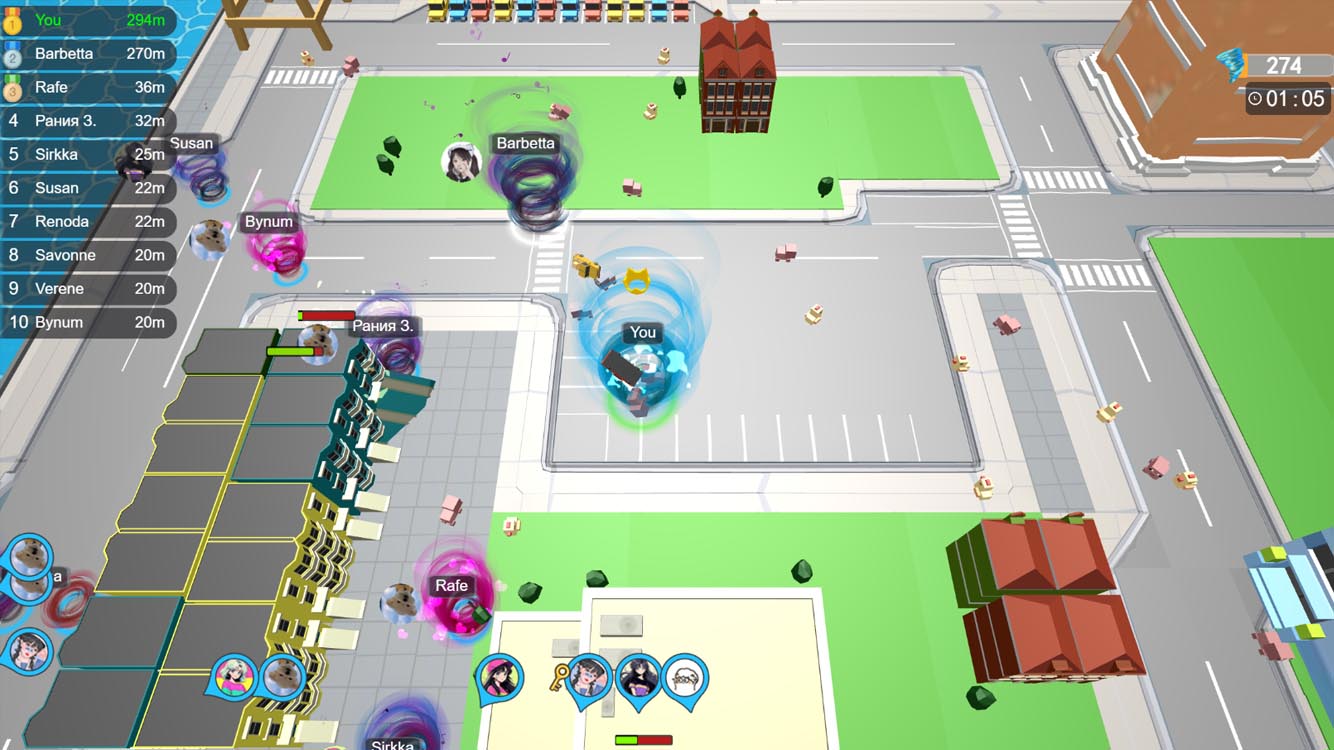The image size is (1334, 750).
Task: Click the blue-glasses girl map pin marker
Action: coord(589,677)
